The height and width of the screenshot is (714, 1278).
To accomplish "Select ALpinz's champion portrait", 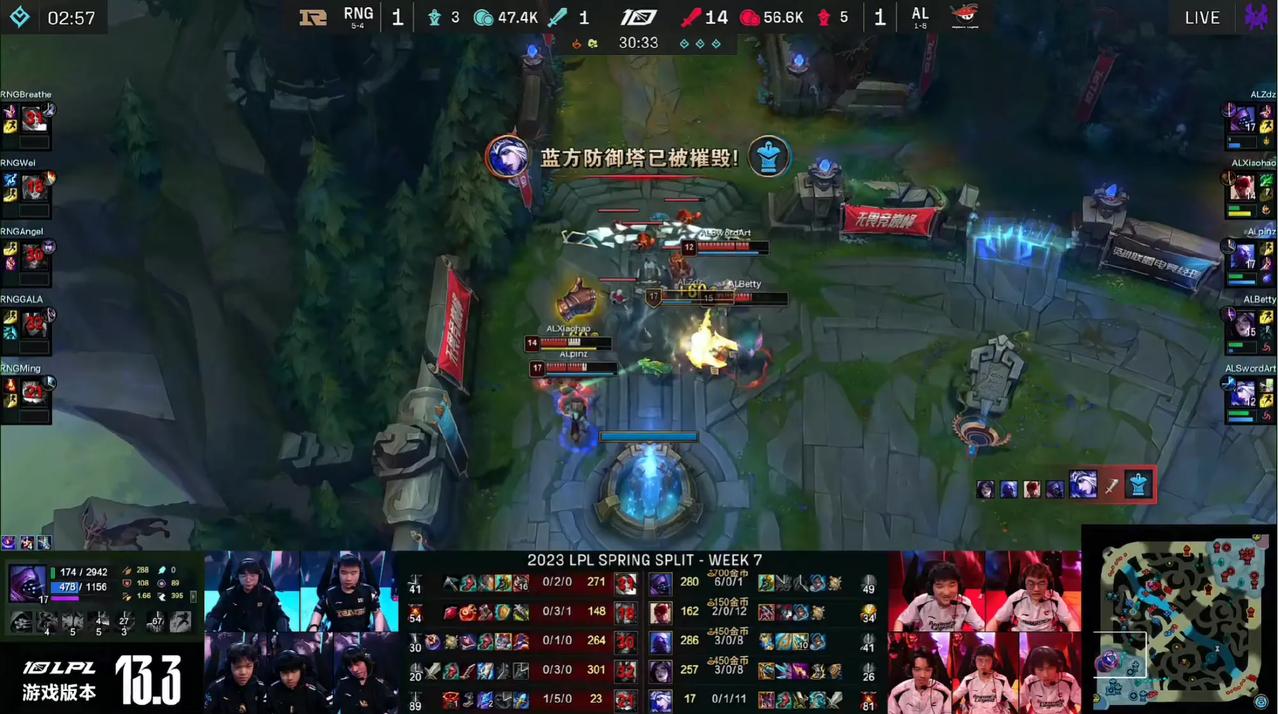I will (x=1242, y=256).
